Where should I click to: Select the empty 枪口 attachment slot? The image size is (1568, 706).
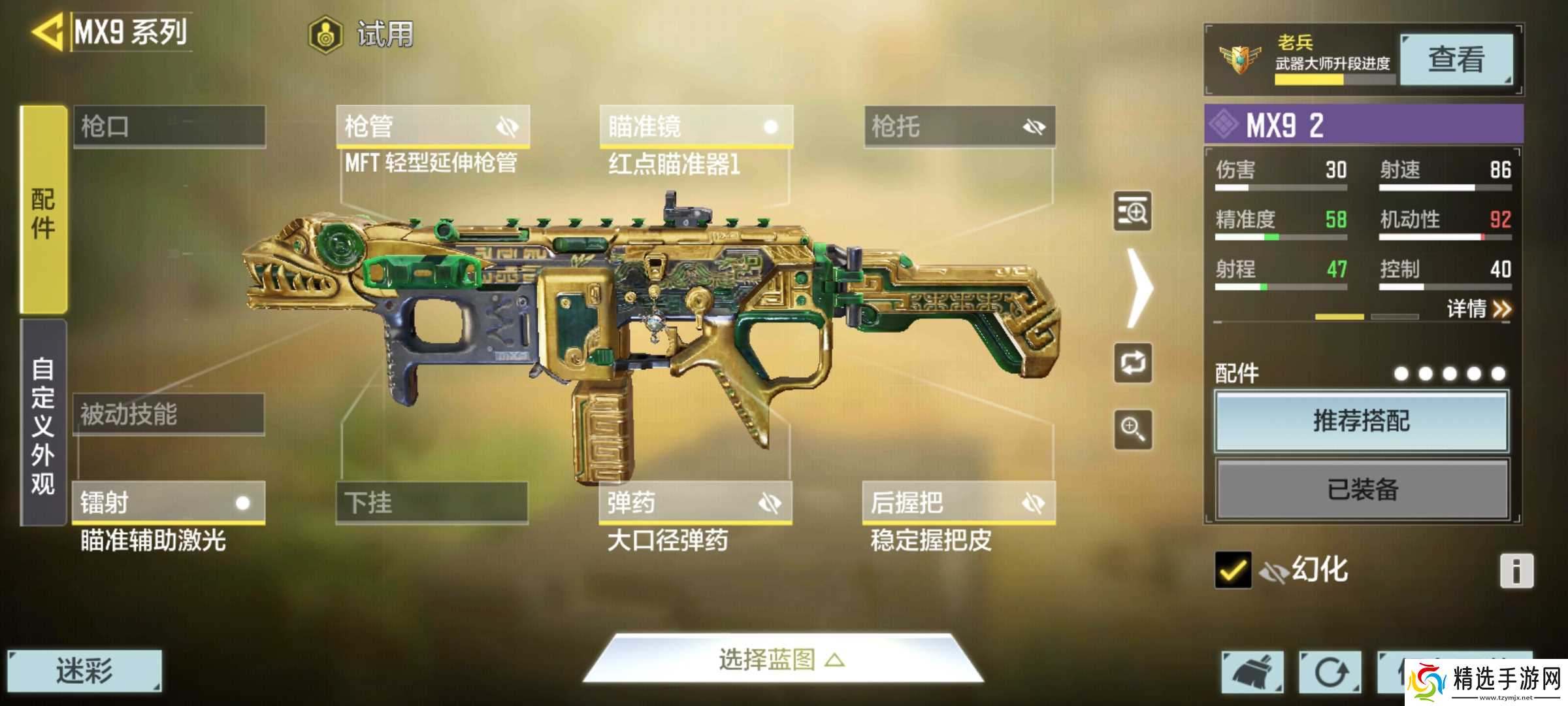click(169, 128)
